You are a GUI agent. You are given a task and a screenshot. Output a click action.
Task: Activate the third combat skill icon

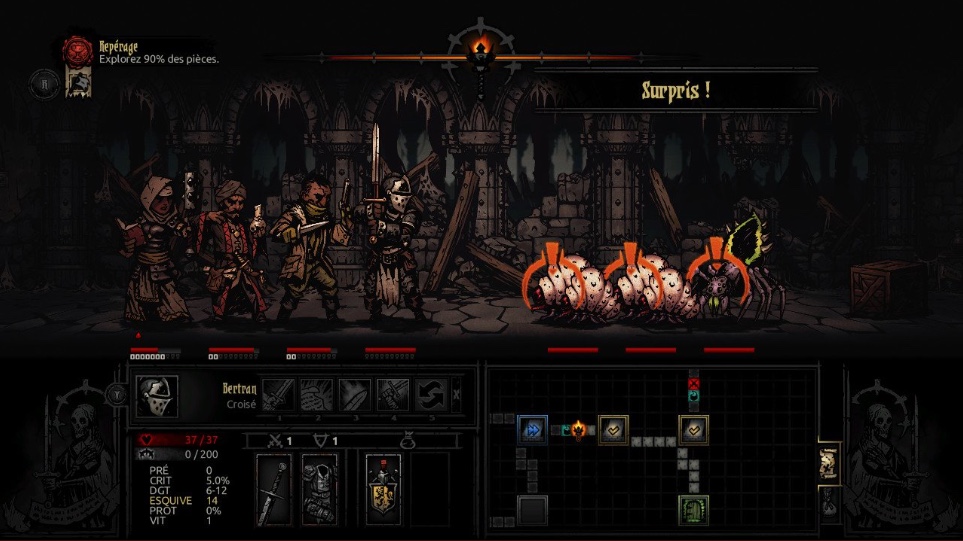[x=354, y=394]
